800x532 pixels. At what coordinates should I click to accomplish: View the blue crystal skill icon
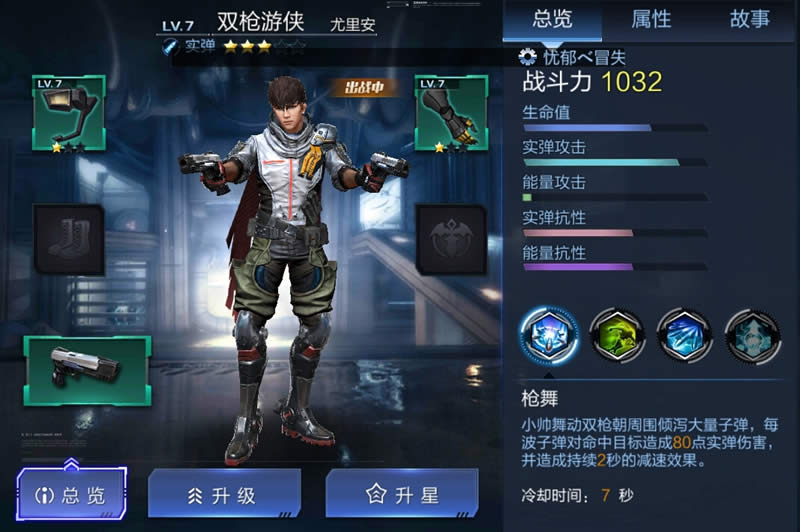pos(684,336)
